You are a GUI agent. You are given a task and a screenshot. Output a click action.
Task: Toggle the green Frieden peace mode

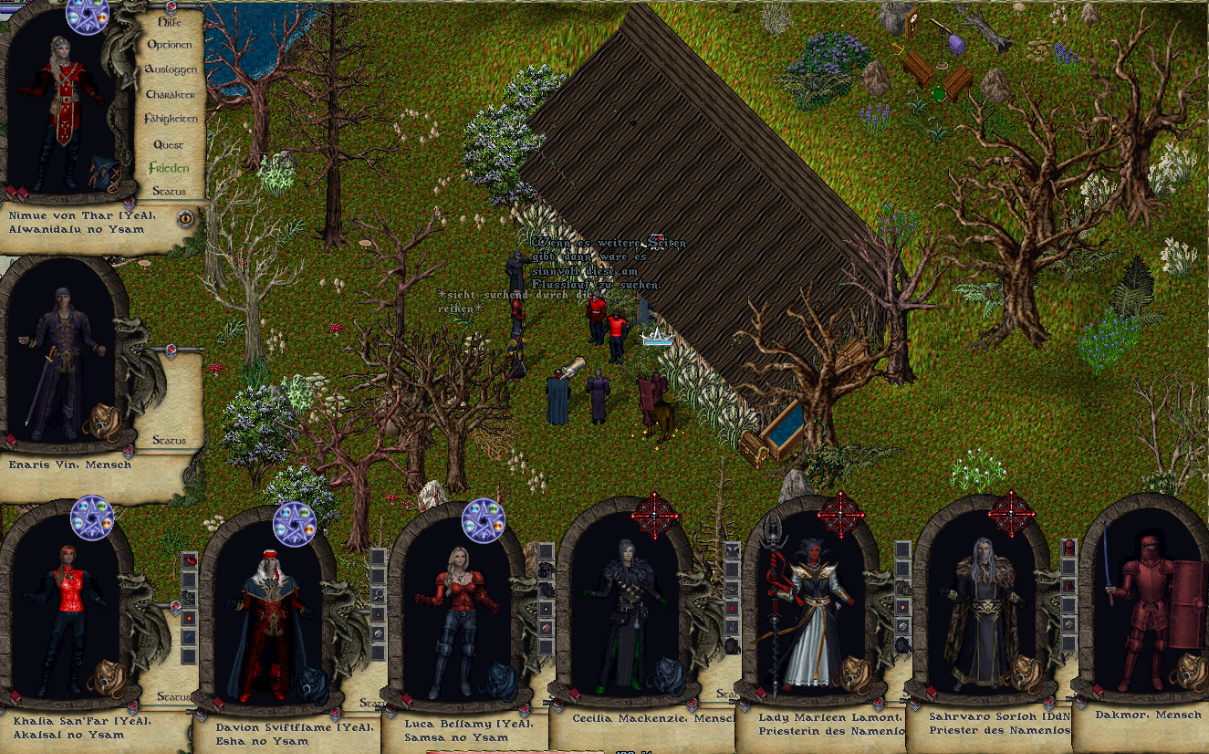click(x=168, y=168)
